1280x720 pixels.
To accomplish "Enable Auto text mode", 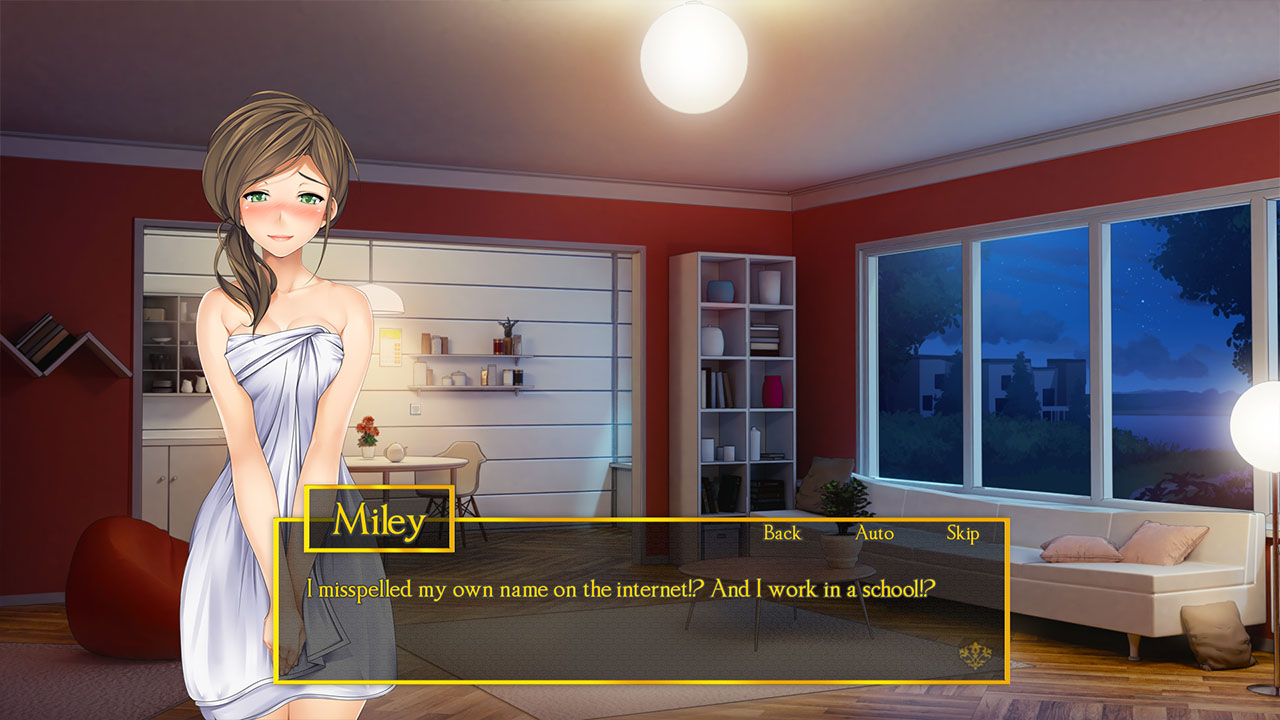I will (874, 534).
